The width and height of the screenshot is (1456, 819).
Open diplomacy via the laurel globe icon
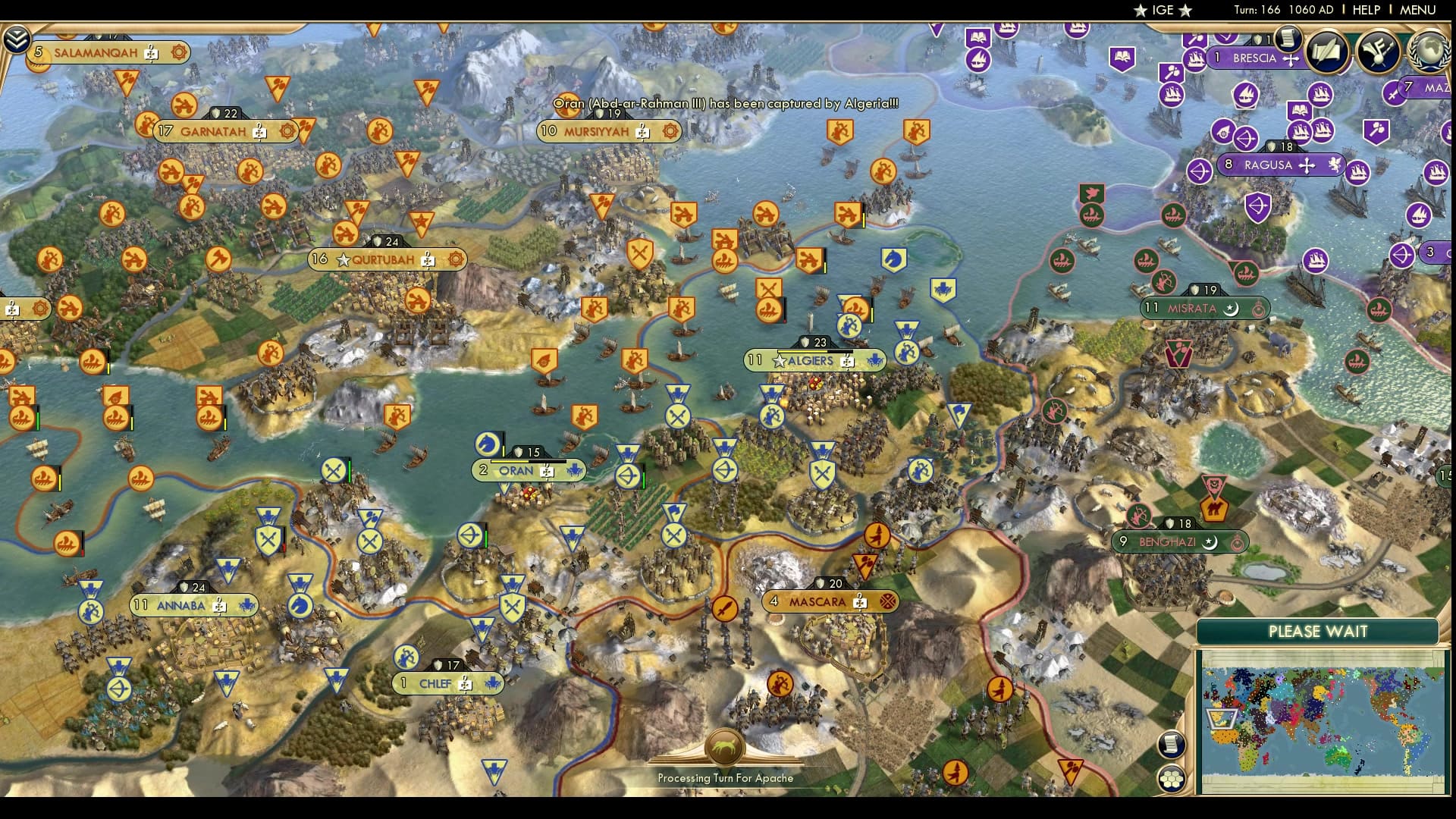click(x=1429, y=52)
